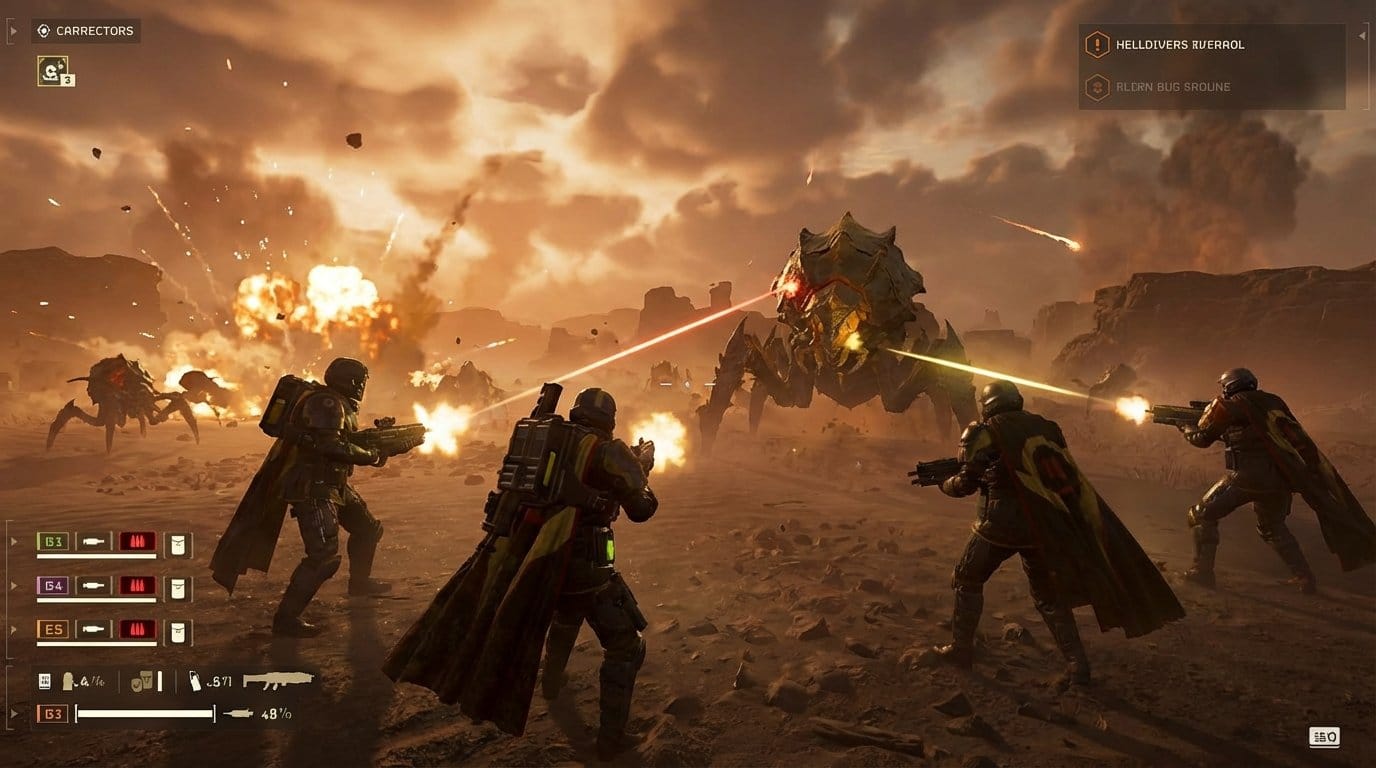Click the hexagonal warning icon for HELLDIVERS RVERROL

click(1097, 45)
